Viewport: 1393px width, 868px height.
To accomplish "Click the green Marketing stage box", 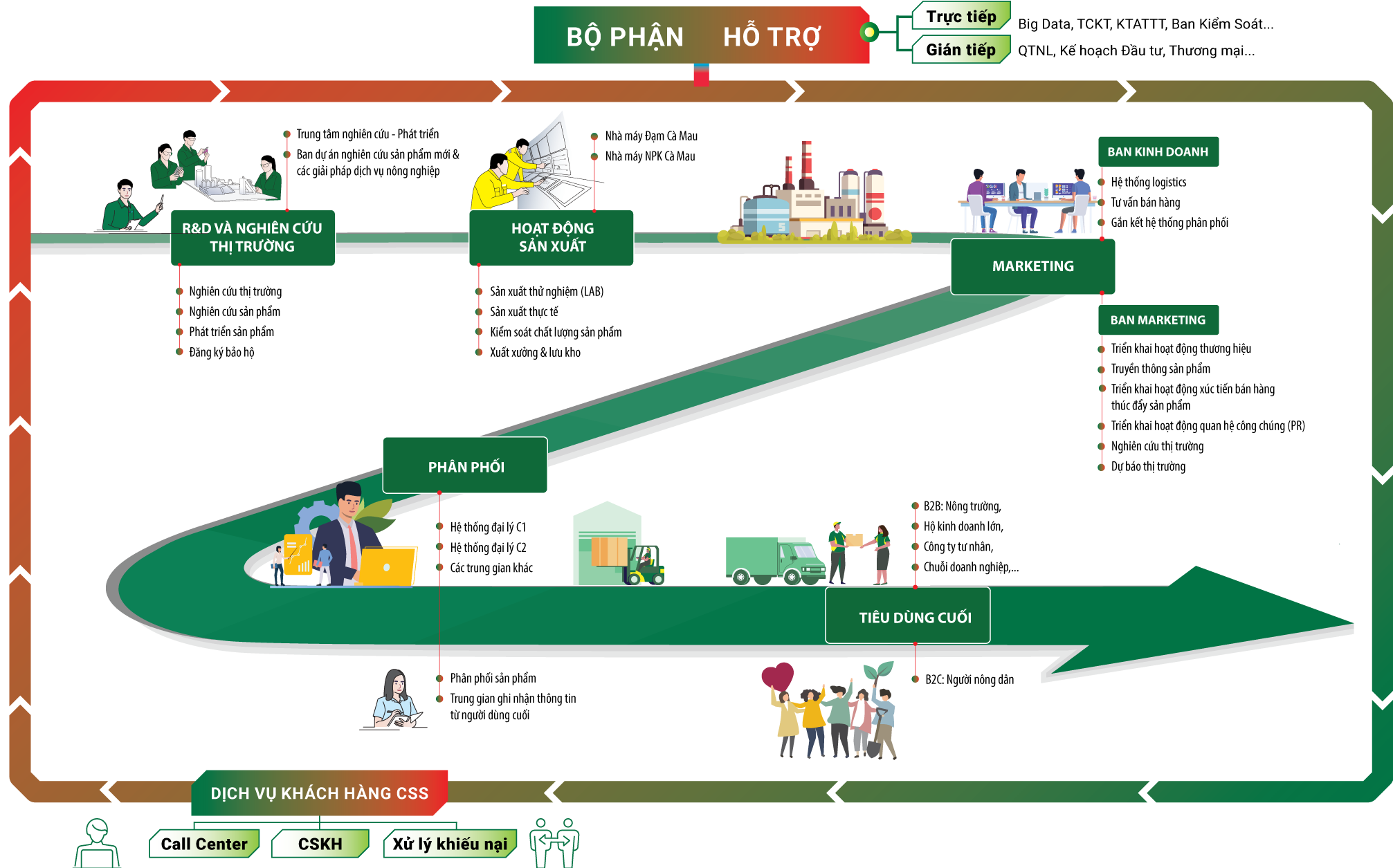I will point(1032,266).
